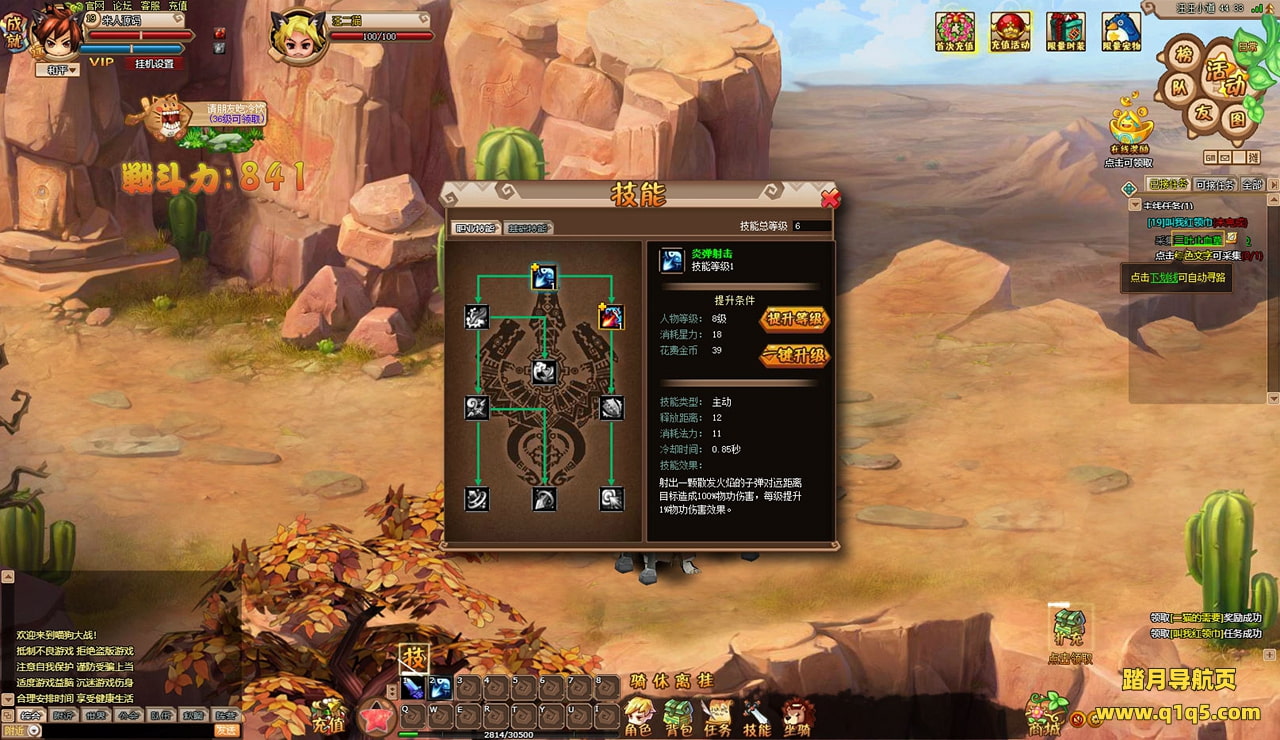Viewport: 1280px width, 740px height.
Task: Close the 技能 skill window
Action: [829, 198]
